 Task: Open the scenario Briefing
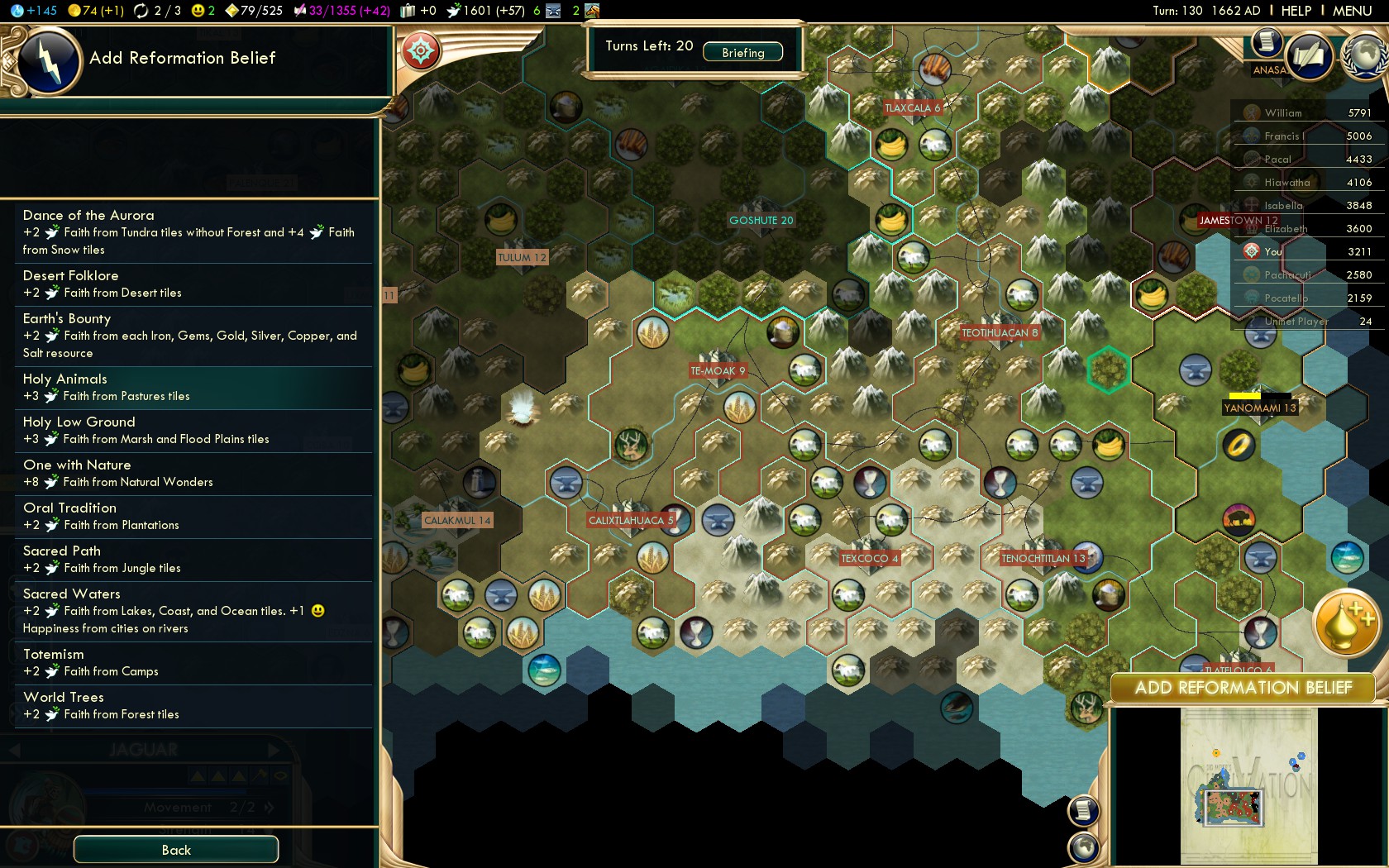coord(742,52)
